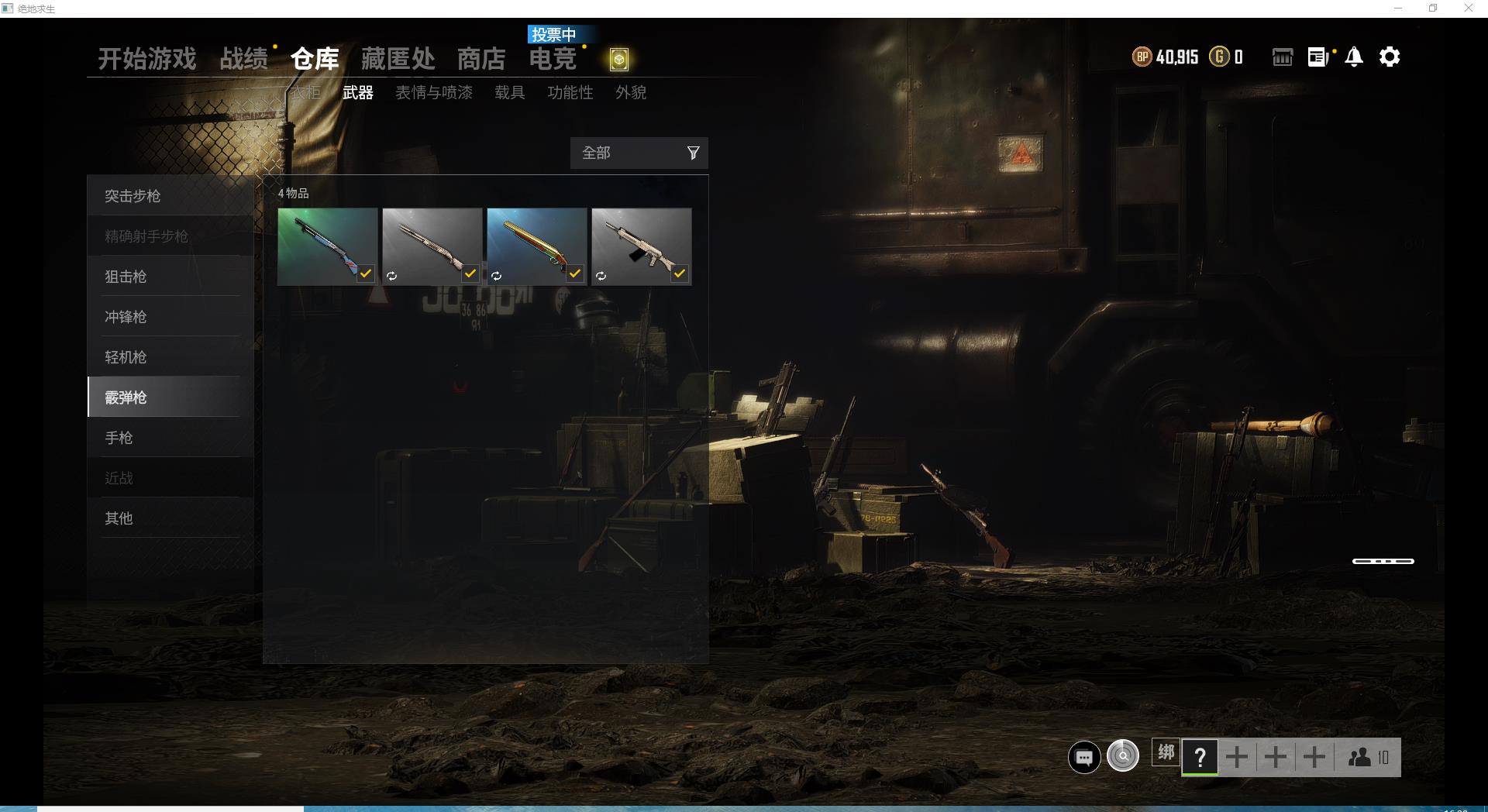The width and height of the screenshot is (1488, 812).
Task: Select the 狙击枪 category in the sidebar
Action: [x=126, y=277]
